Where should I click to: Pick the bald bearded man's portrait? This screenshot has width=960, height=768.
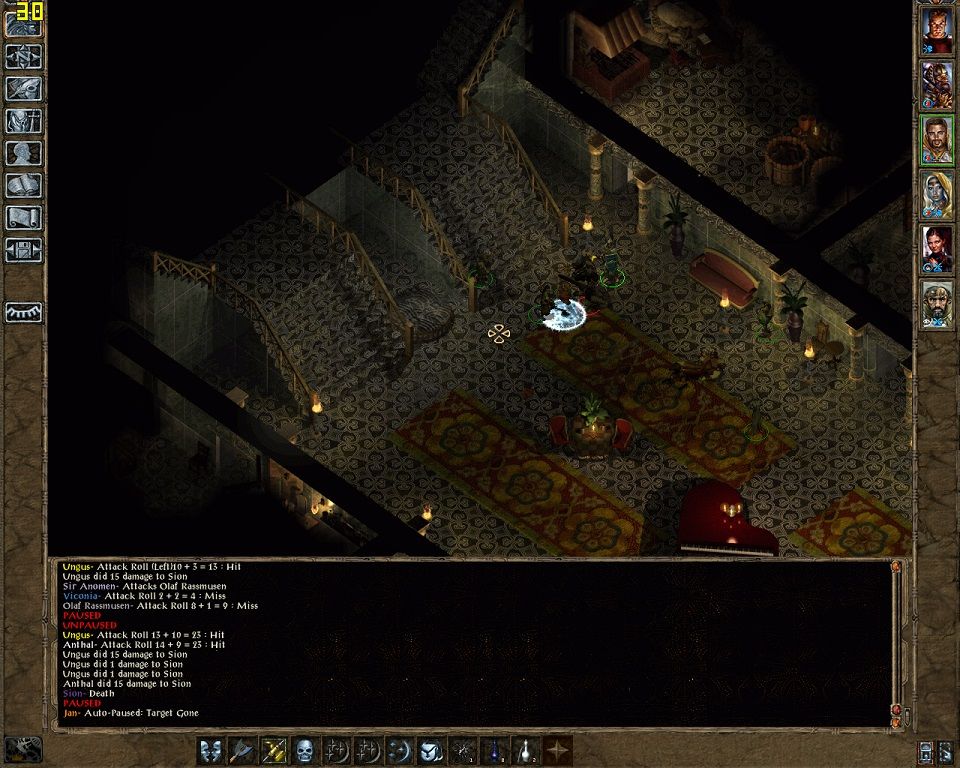937,303
